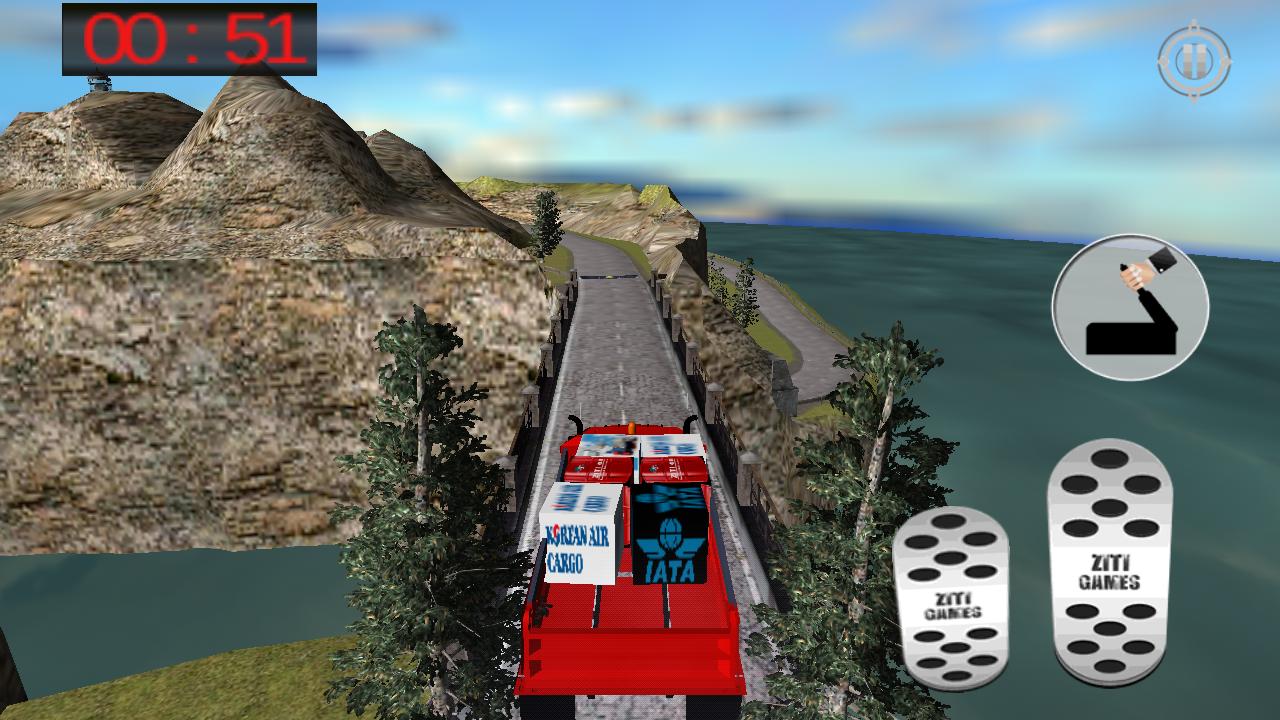Screen dimensions: 1280x720
Task: Toggle the handbrake lever control
Action: [1130, 305]
